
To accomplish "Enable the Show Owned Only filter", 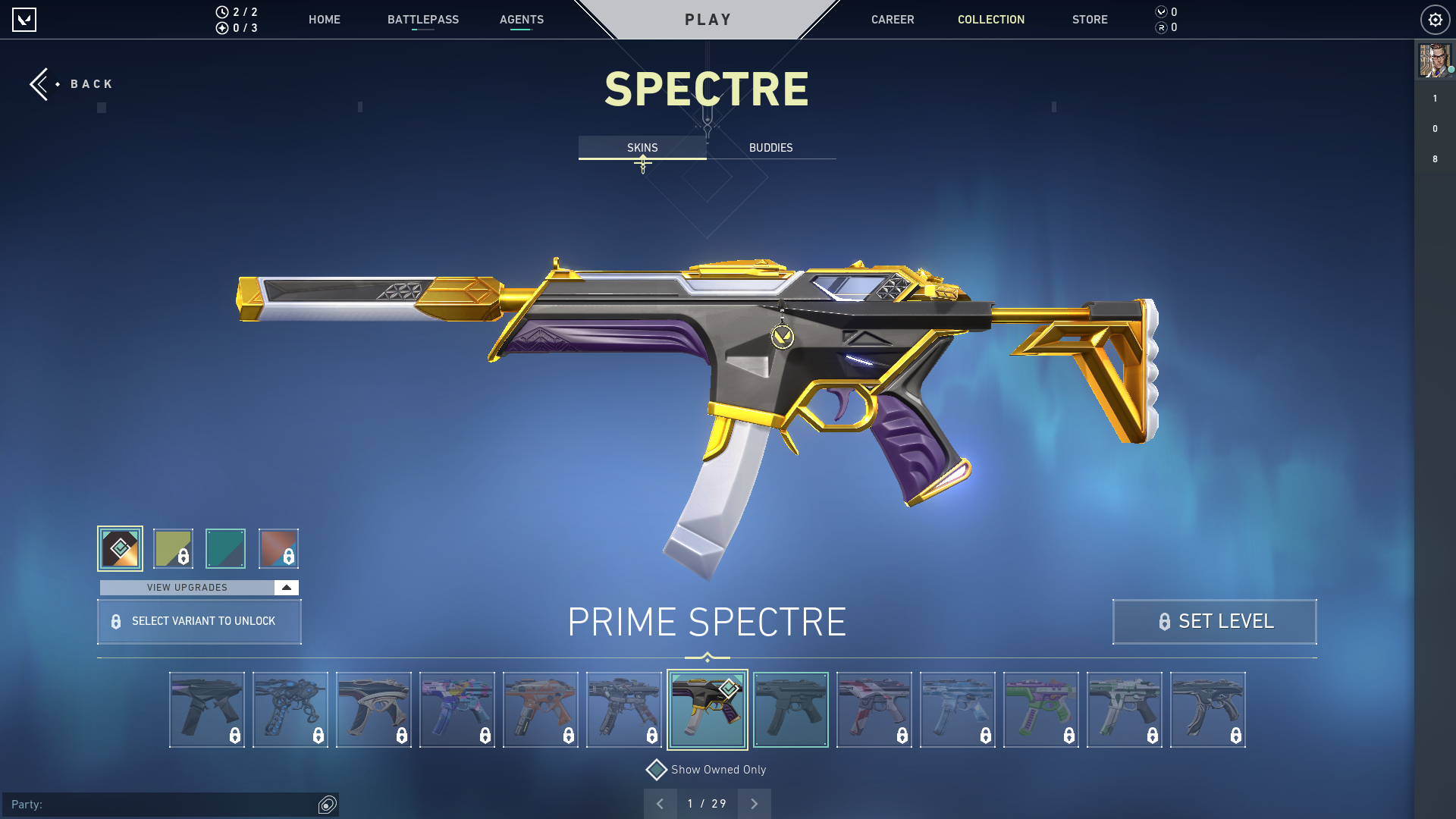I will point(657,769).
